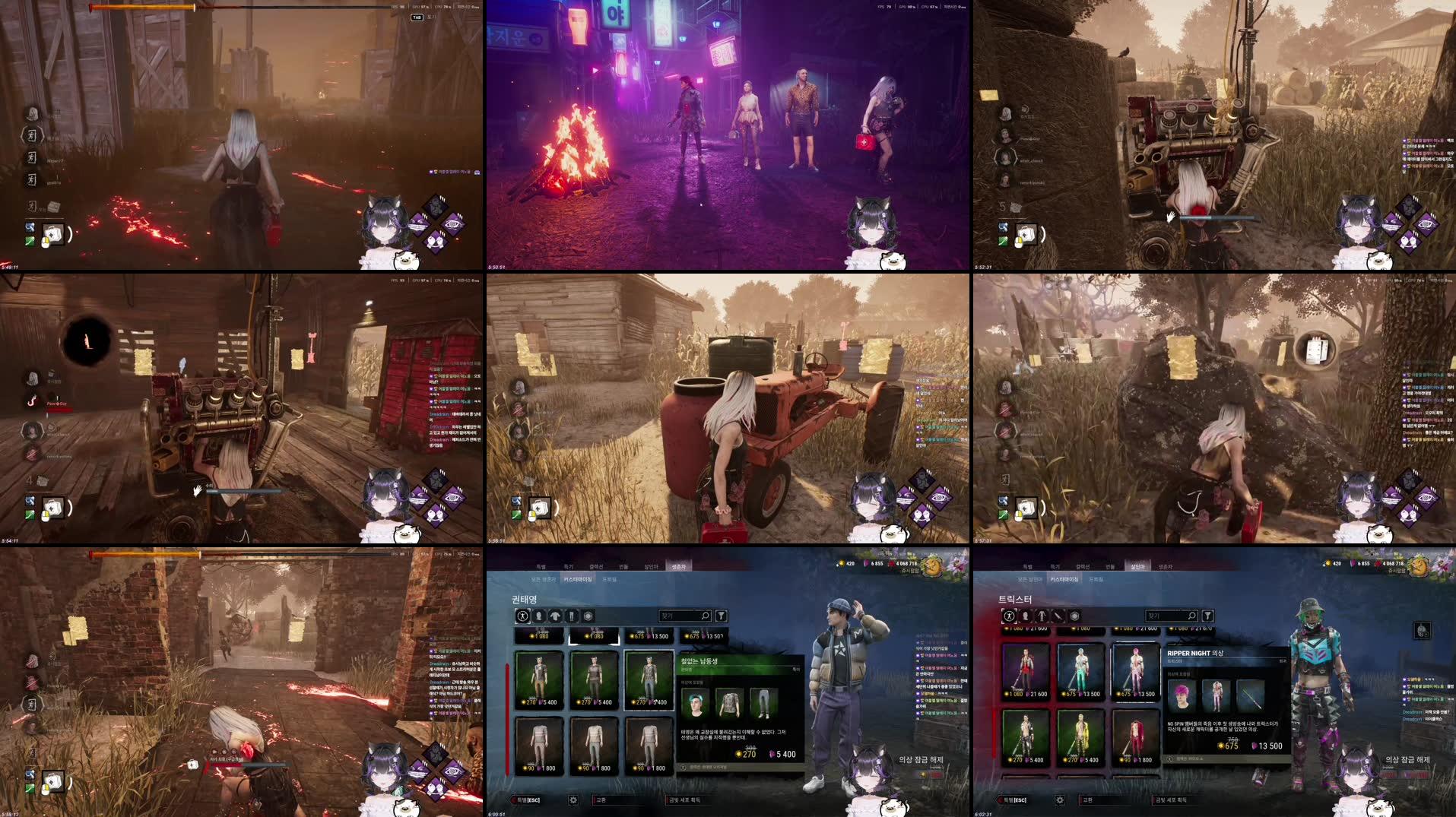
Task: Toggle the item filter funnel next to search
Action: coord(722,616)
